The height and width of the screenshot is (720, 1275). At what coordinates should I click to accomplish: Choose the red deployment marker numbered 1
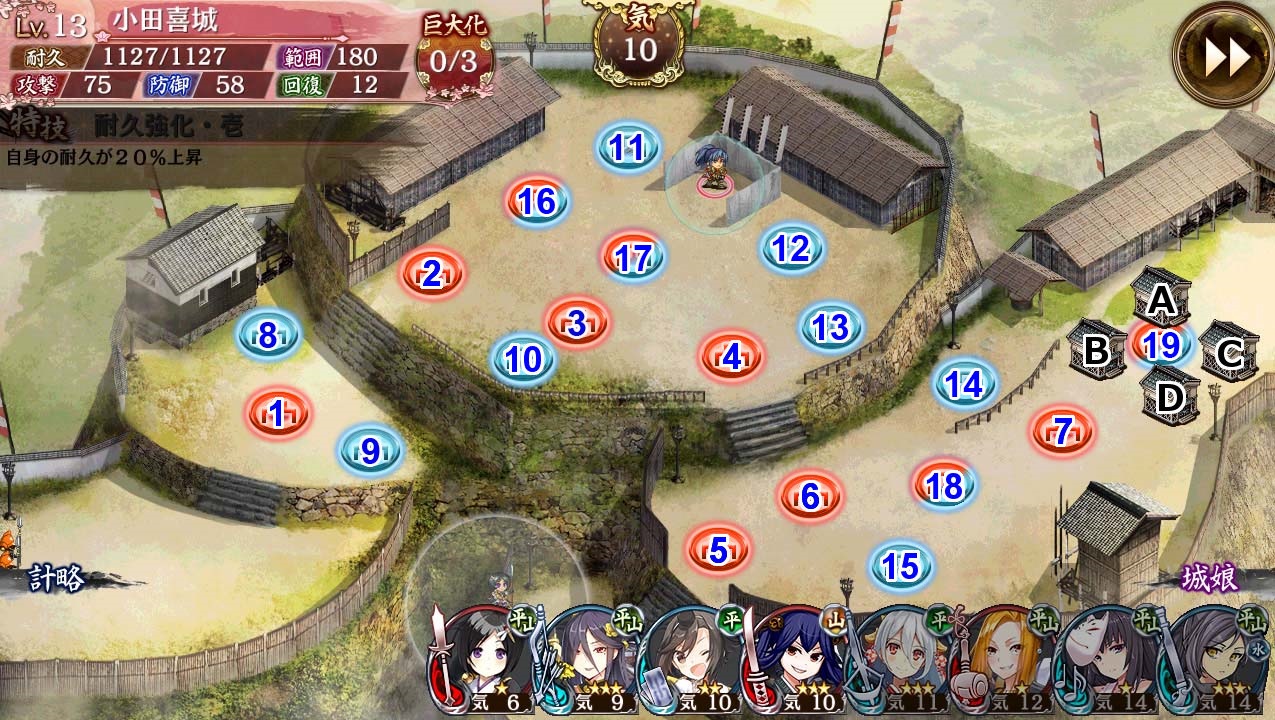pos(278,411)
